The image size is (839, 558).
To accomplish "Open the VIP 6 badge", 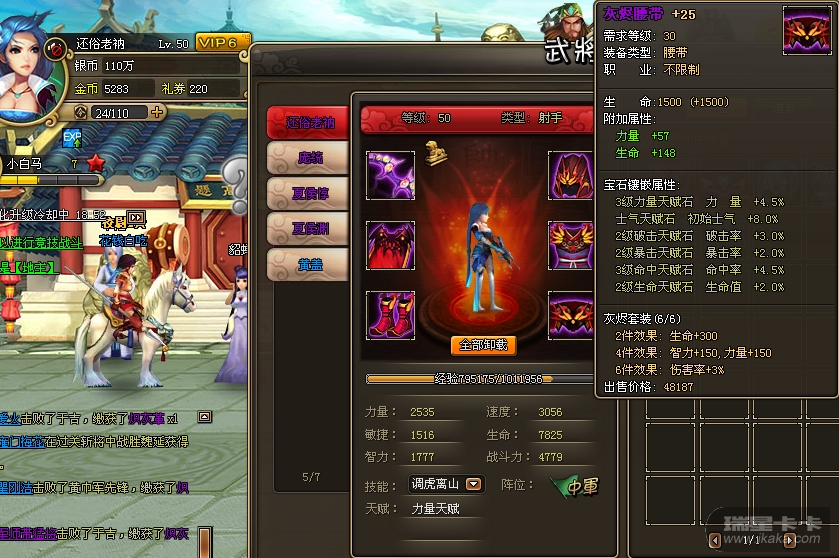I will point(219,43).
